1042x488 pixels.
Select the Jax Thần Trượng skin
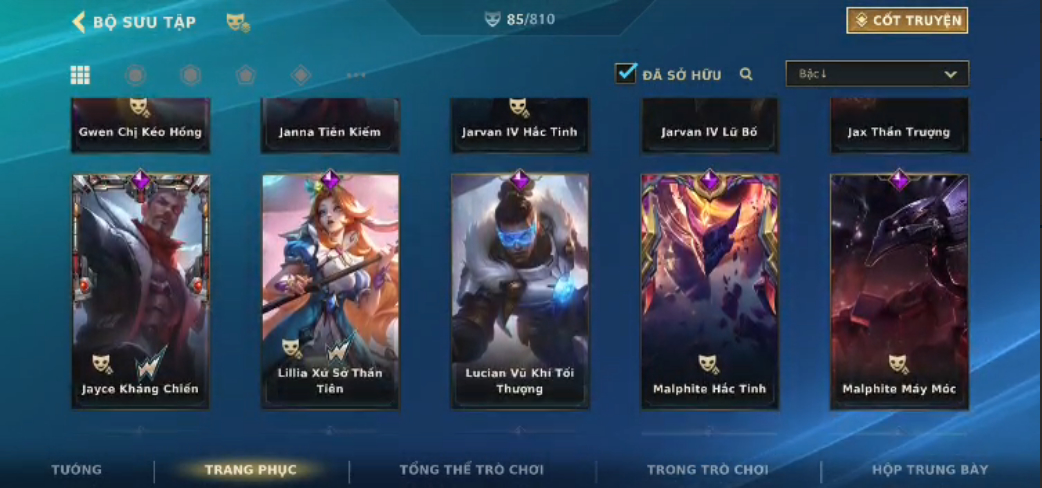(899, 125)
